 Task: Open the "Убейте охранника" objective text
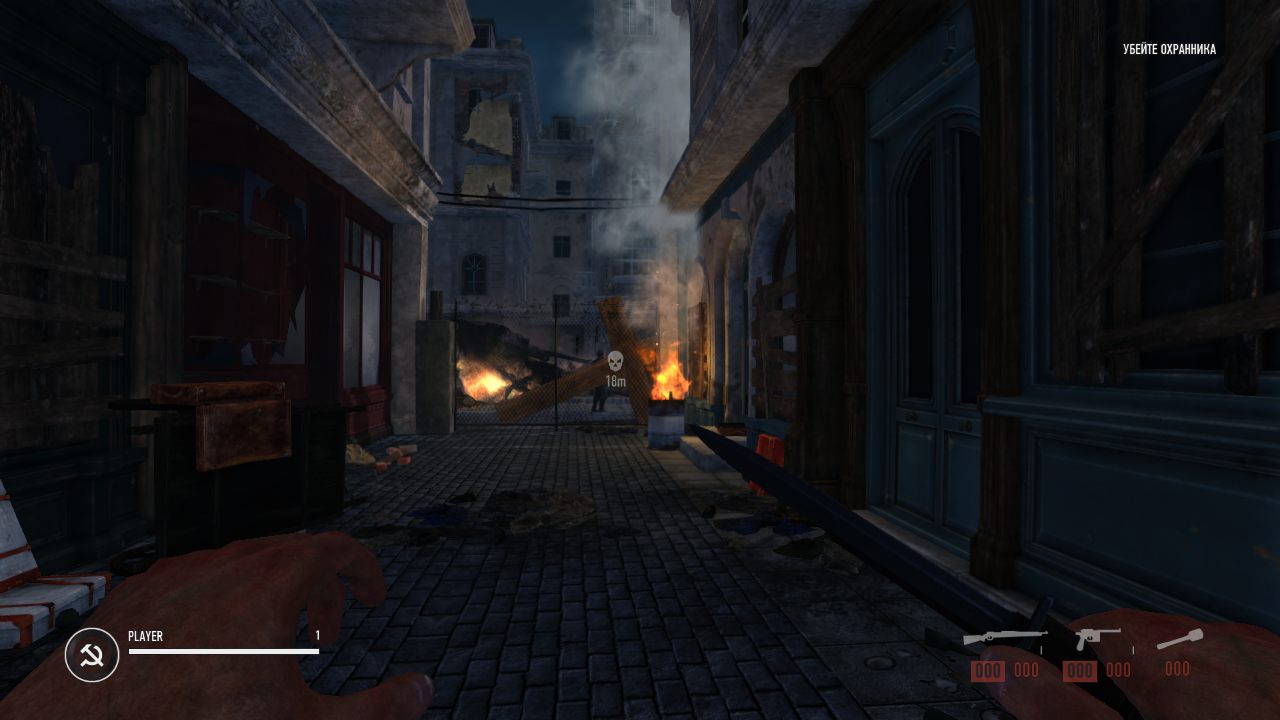pos(1169,49)
